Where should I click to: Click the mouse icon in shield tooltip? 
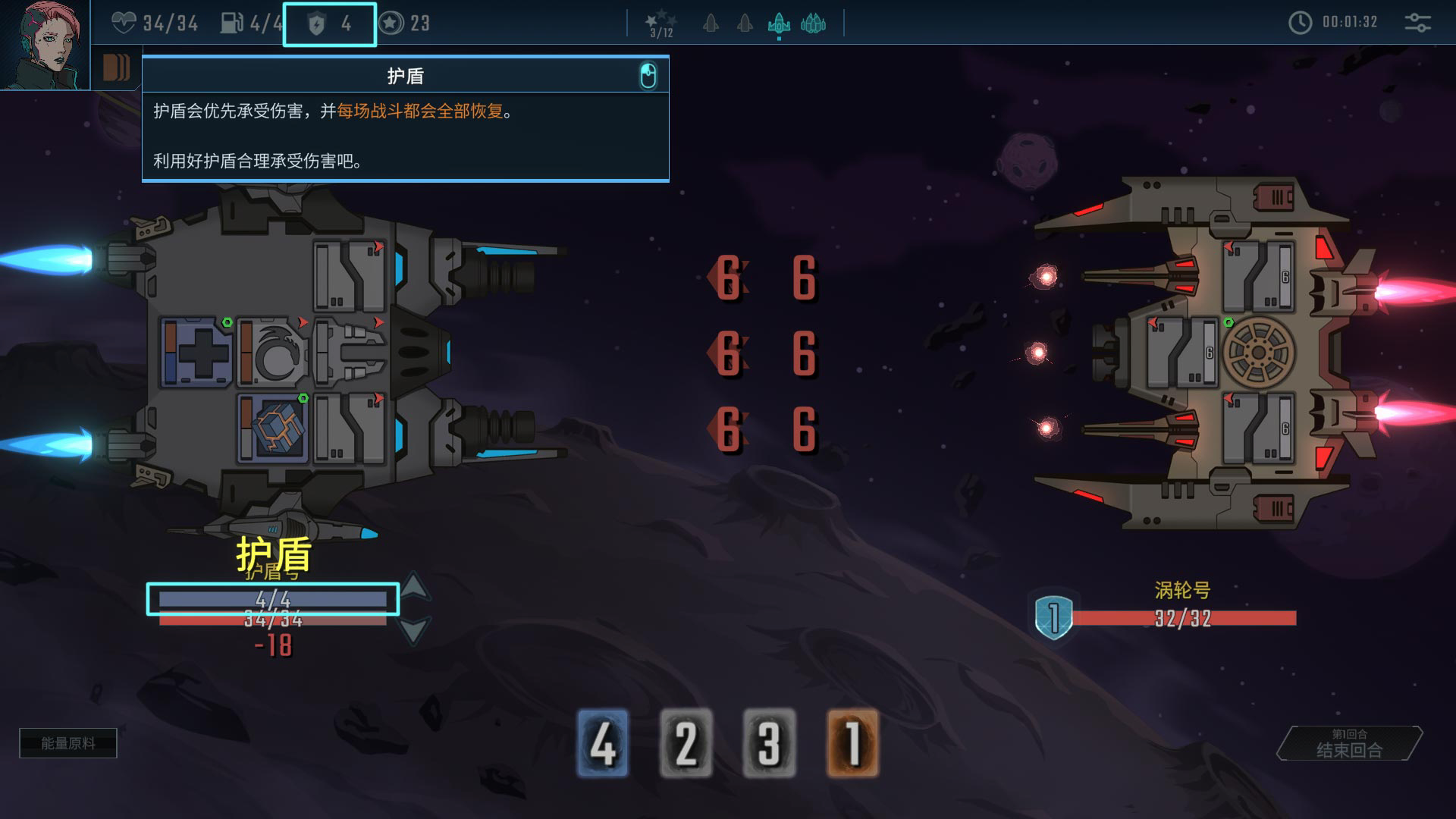[x=648, y=76]
